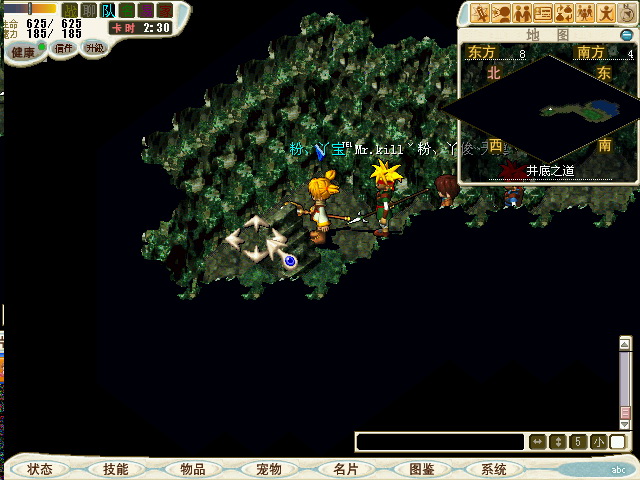
Task: Click the 升級 level-up button
Action: [94, 48]
